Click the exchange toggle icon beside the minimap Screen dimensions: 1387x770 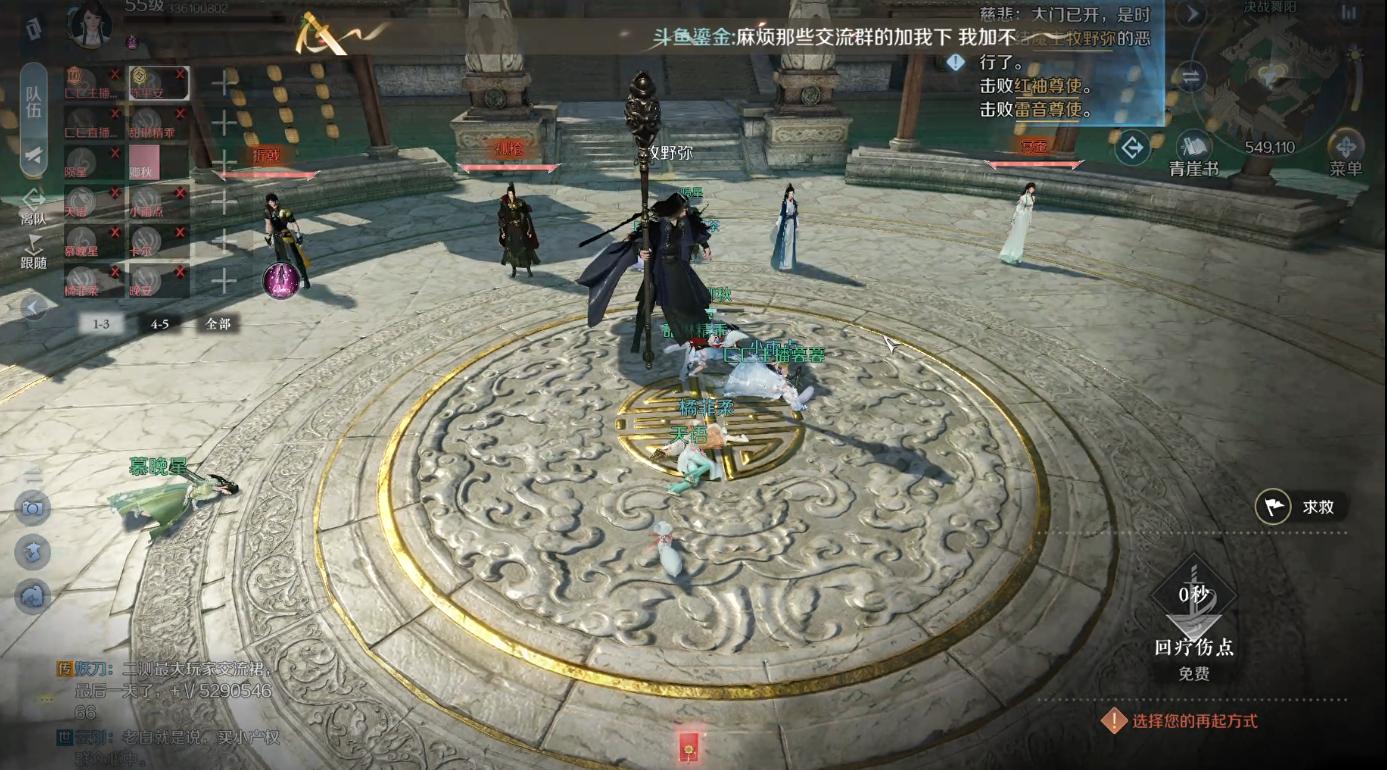(1191, 78)
